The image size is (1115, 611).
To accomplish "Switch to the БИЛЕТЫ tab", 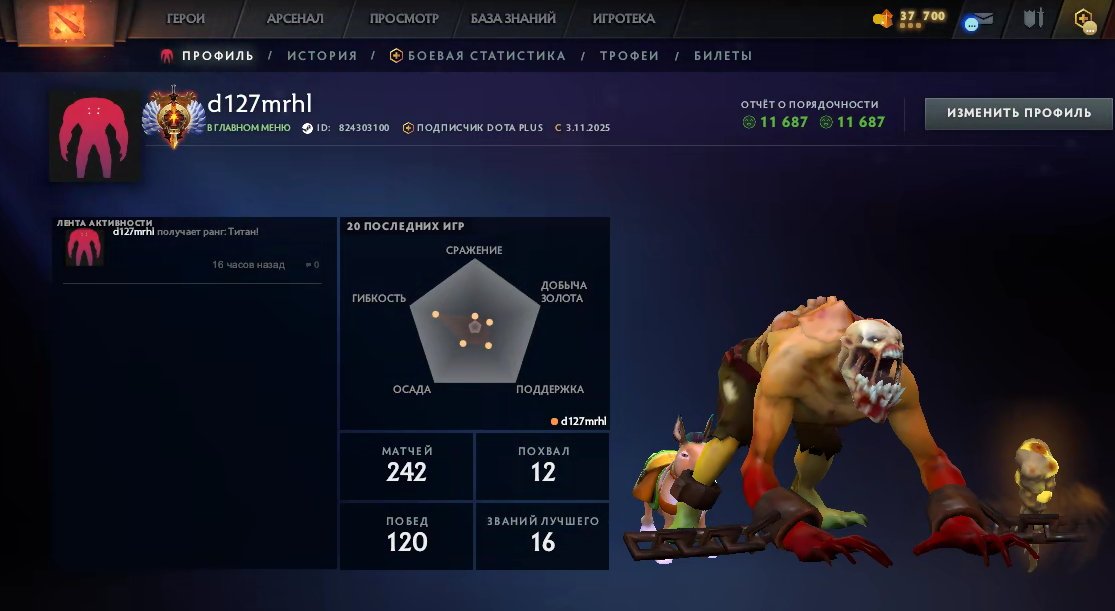I will point(723,56).
